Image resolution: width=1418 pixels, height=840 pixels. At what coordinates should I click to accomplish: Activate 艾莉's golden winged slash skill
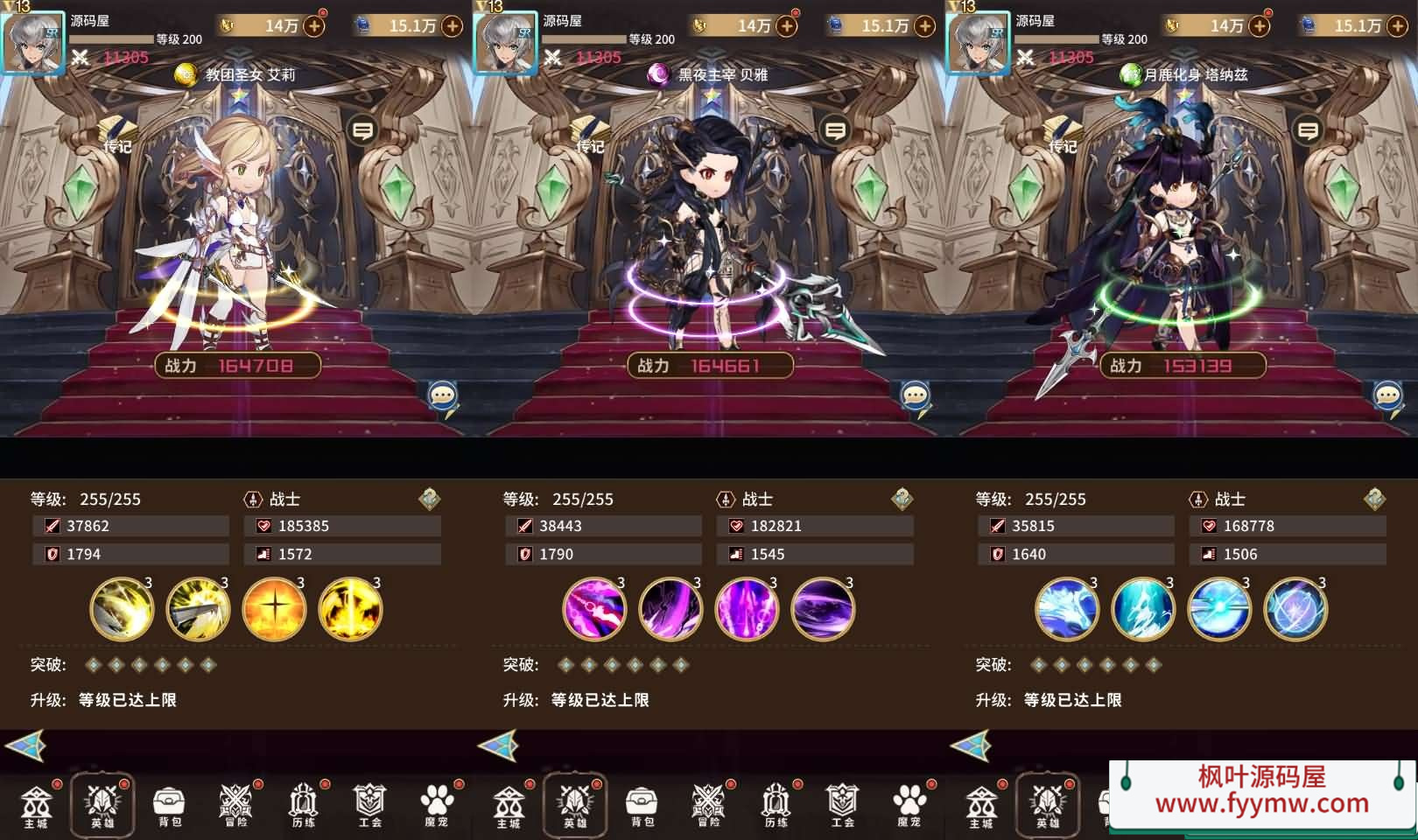pyautogui.click(x=122, y=608)
